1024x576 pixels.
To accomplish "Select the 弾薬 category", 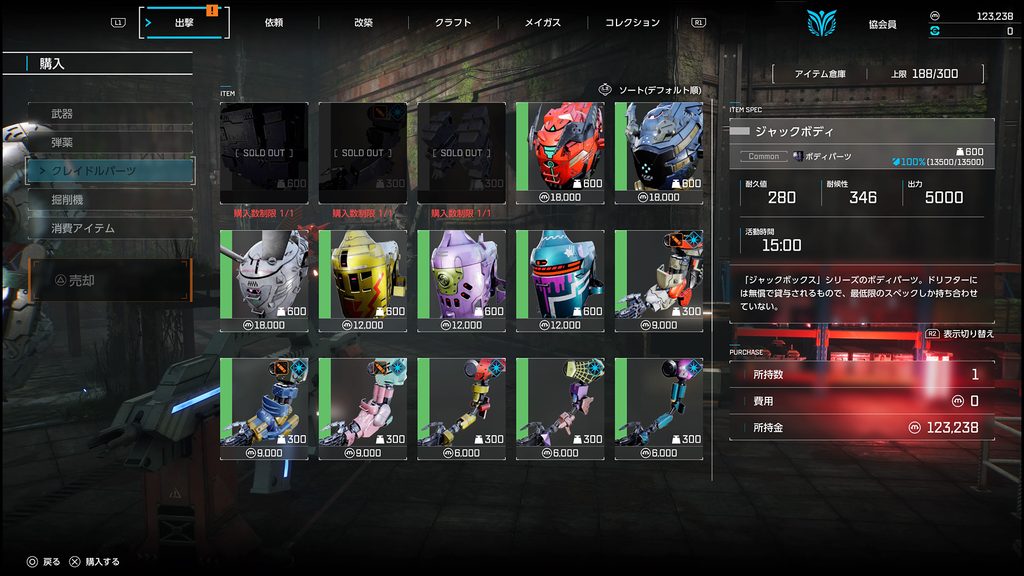I will [x=110, y=143].
